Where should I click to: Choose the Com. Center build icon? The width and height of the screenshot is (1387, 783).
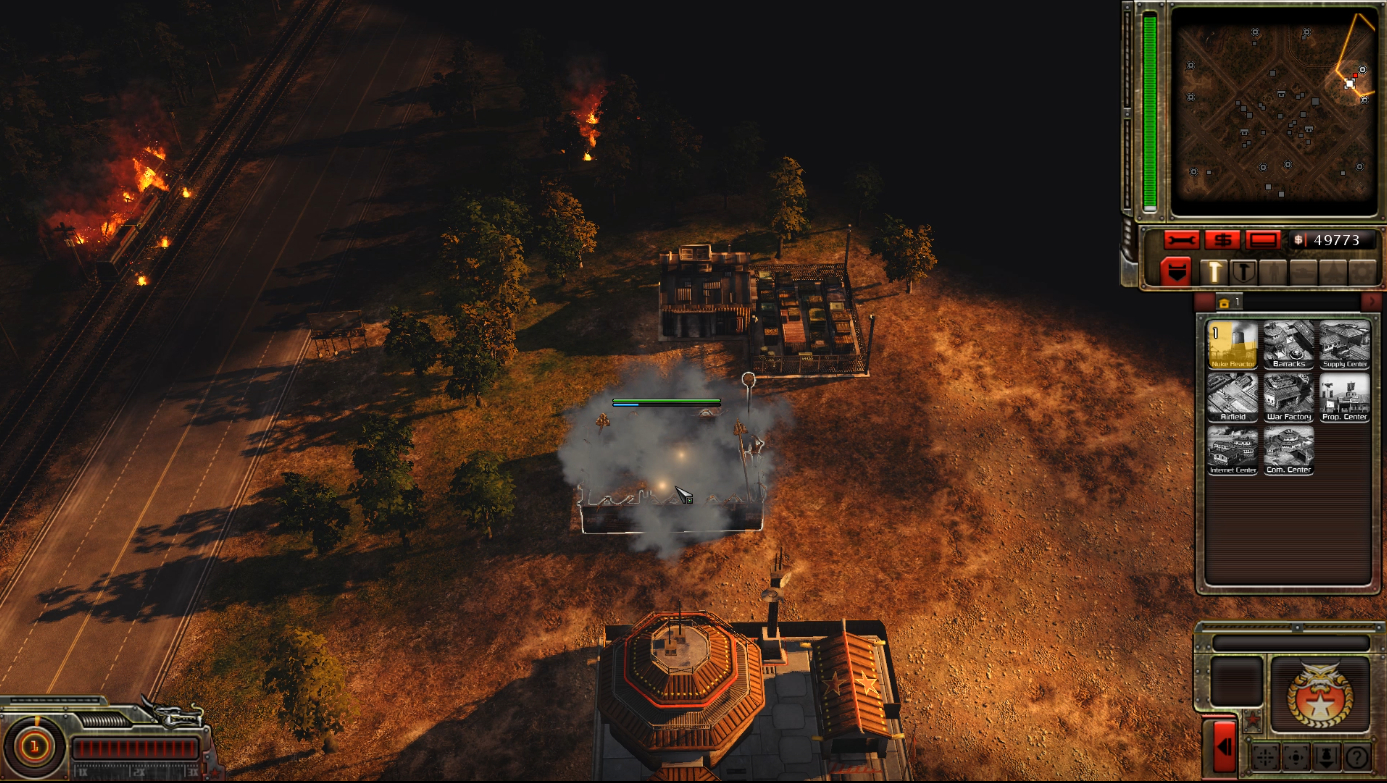pos(1288,450)
